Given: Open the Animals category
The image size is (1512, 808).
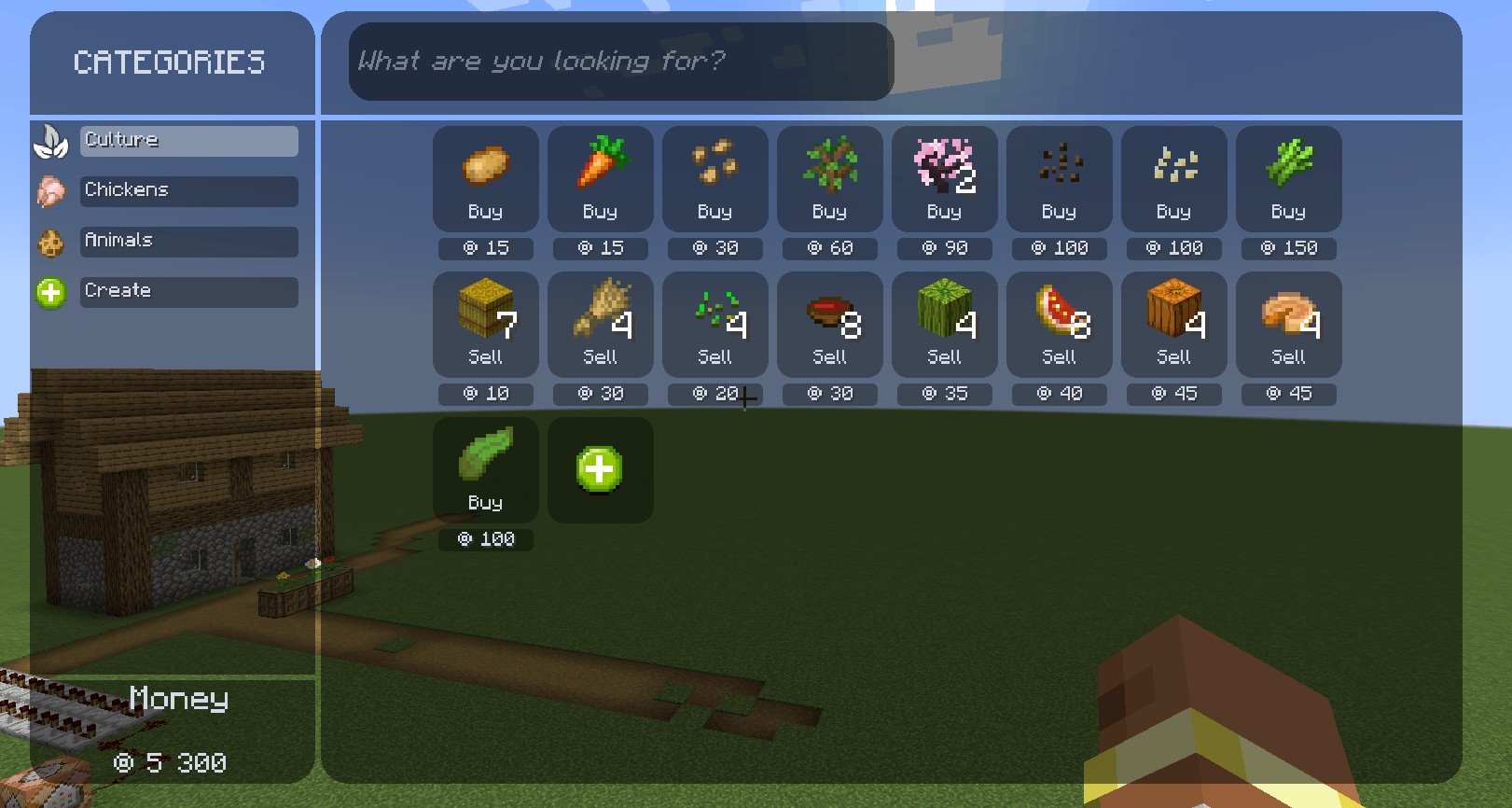Looking at the screenshot, I should coord(188,241).
